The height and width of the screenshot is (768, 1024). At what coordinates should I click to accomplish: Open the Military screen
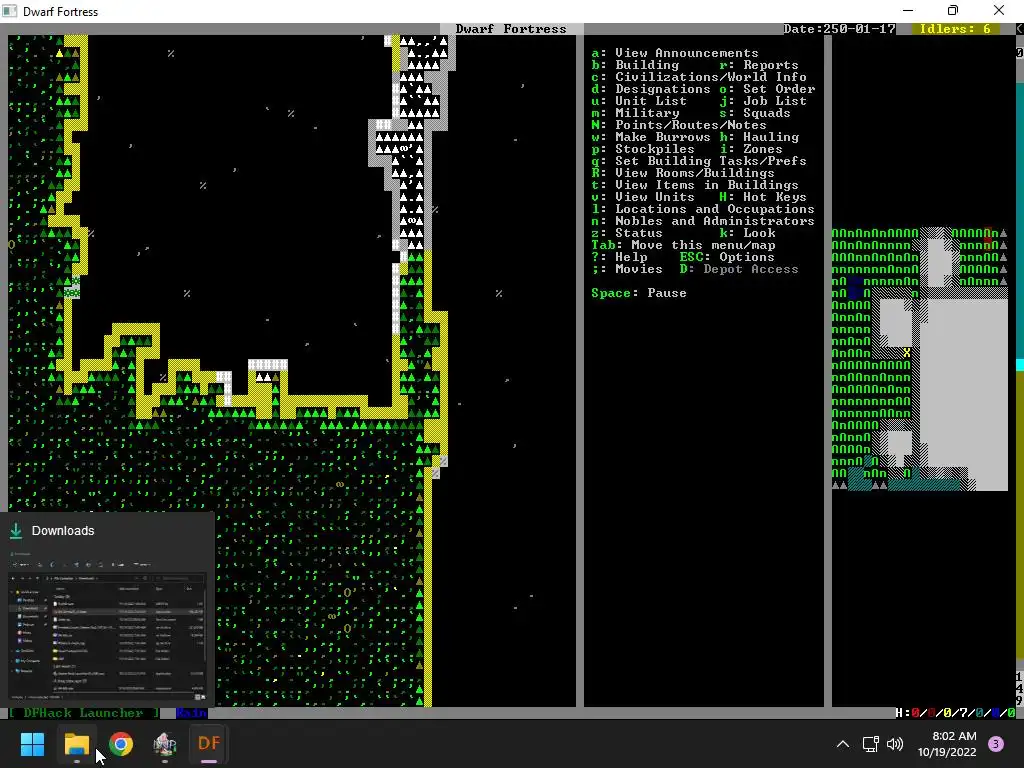pyautogui.click(x=647, y=113)
